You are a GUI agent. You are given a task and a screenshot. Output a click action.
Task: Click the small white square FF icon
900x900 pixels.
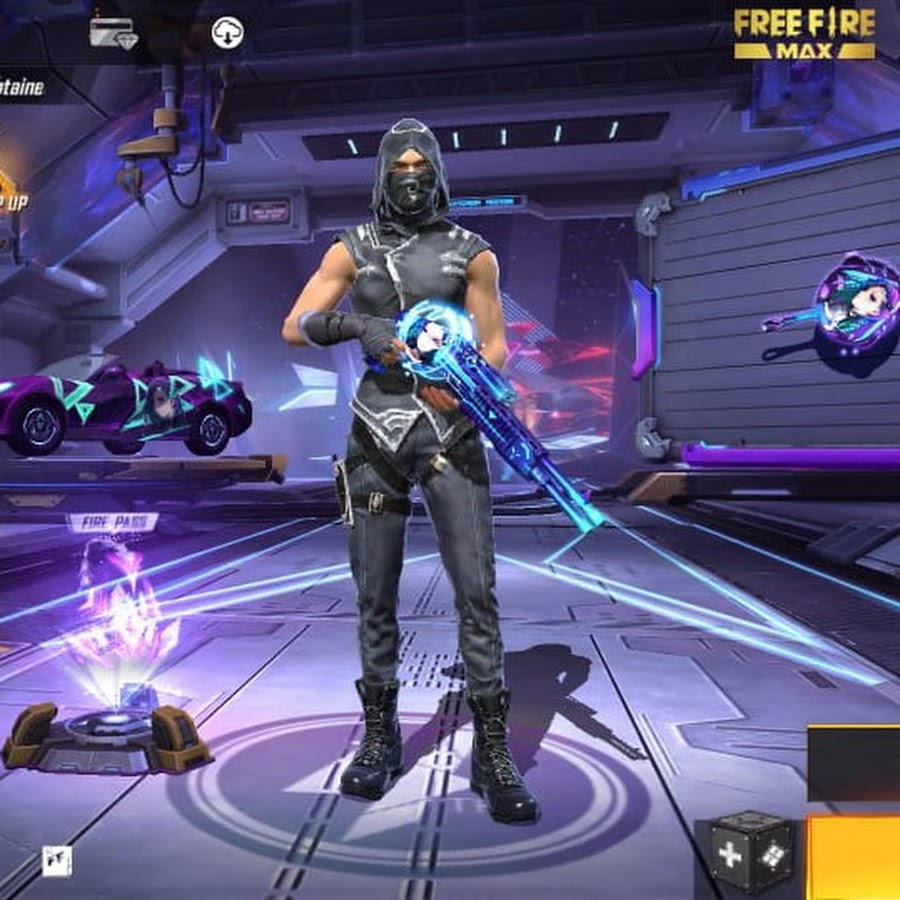pos(57,860)
